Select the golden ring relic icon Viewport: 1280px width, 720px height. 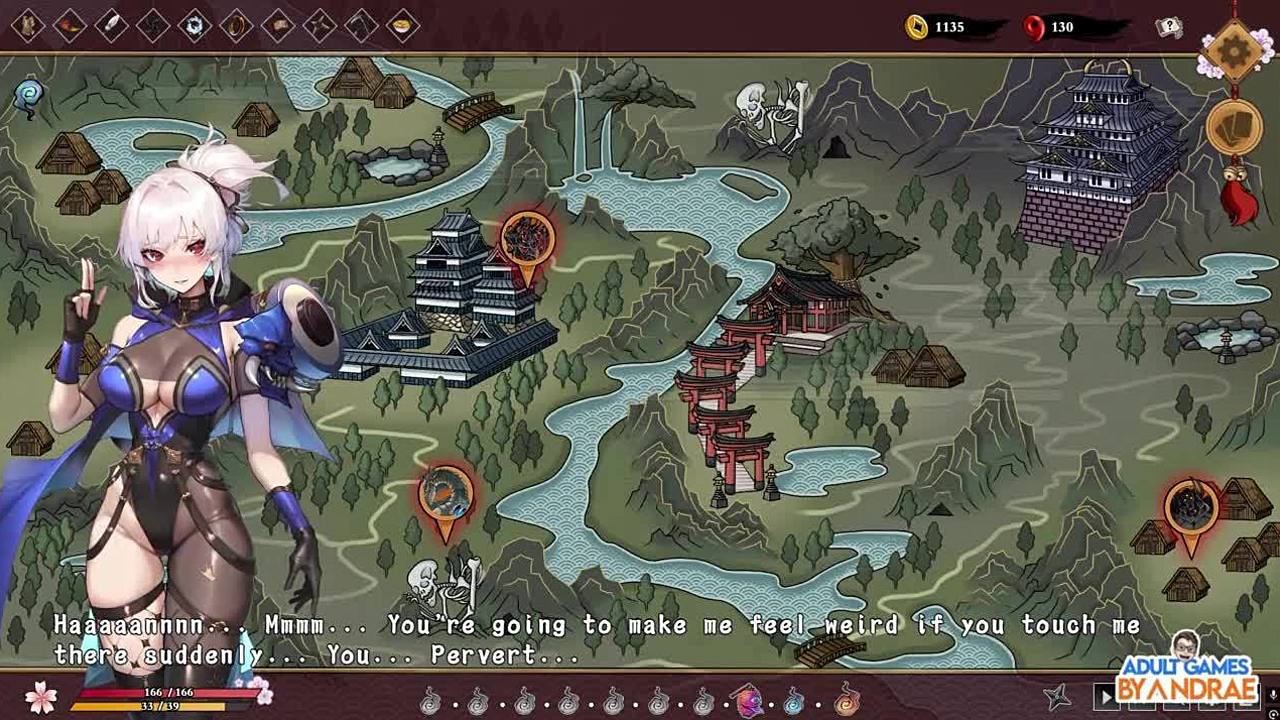coord(236,26)
